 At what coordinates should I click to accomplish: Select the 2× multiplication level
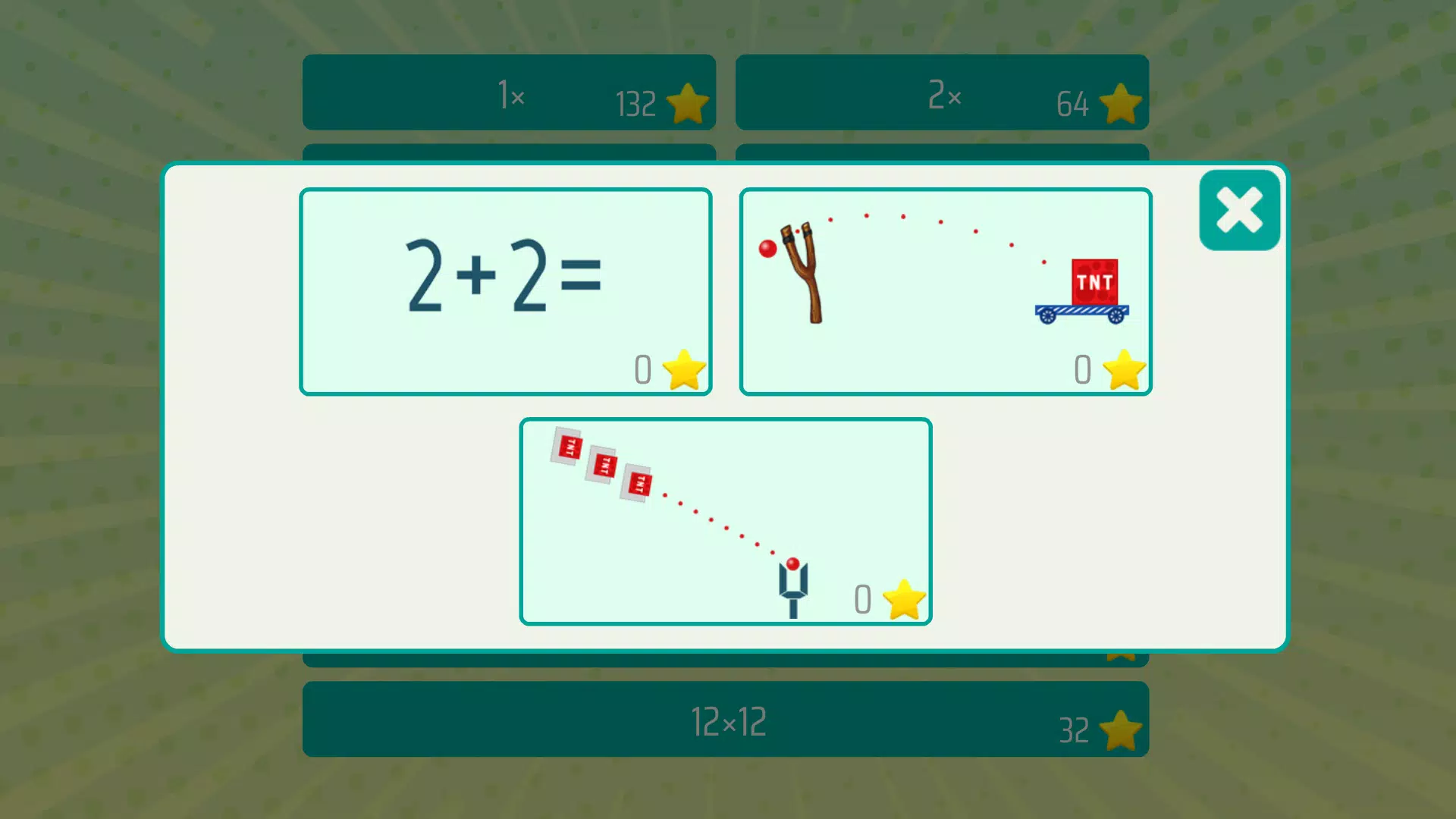pyautogui.click(x=940, y=93)
